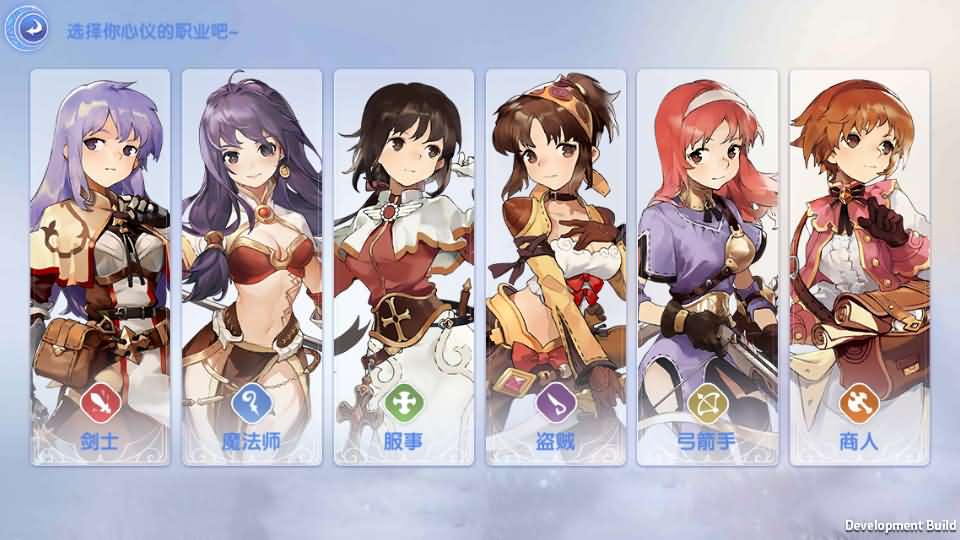Choose the 剑士 swordsman class card
Viewport: 960px width, 540px height.
[x=100, y=267]
